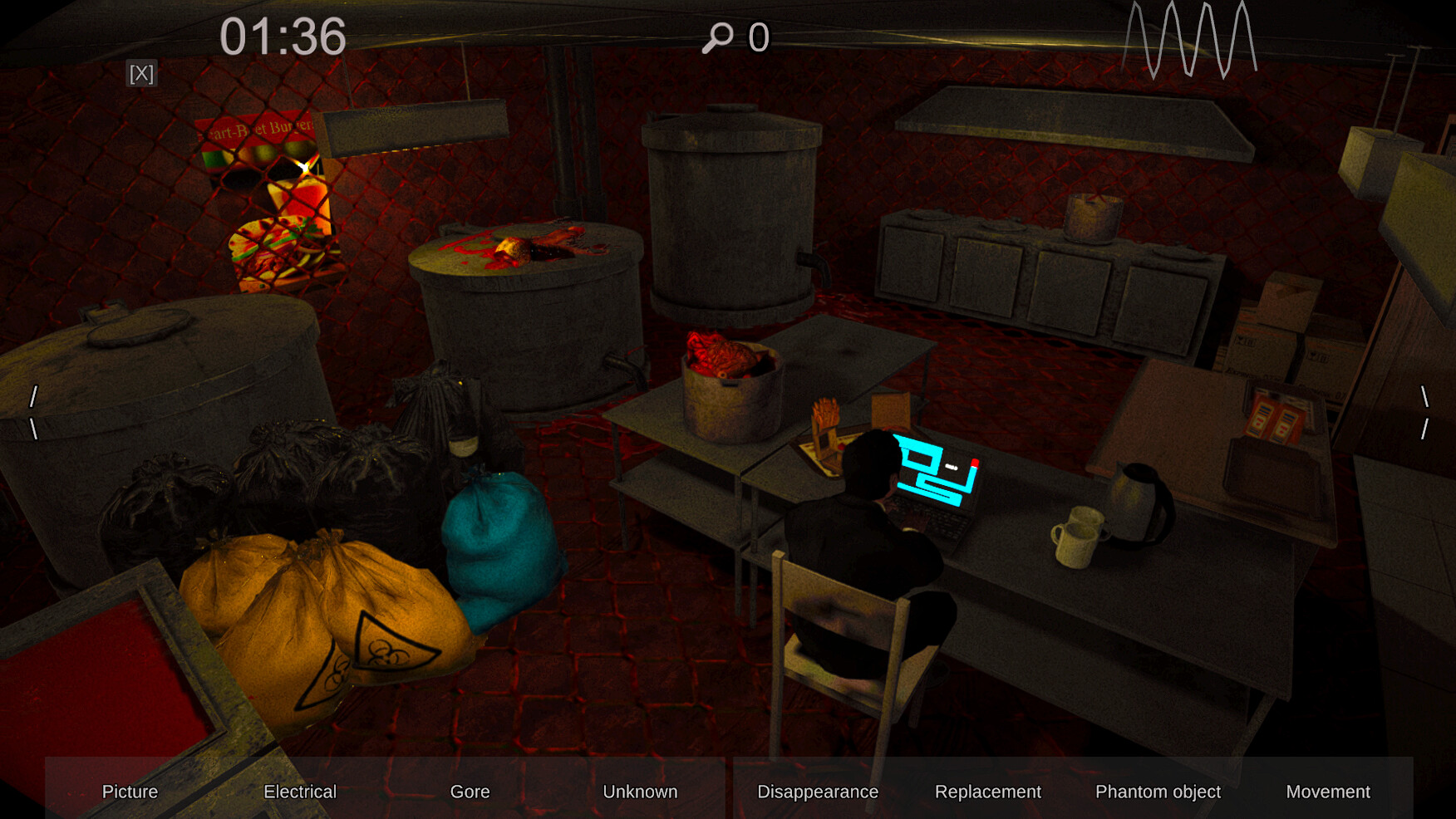1456x819 pixels.
Task: Report a Disappearance anomaly
Action: click(x=817, y=792)
